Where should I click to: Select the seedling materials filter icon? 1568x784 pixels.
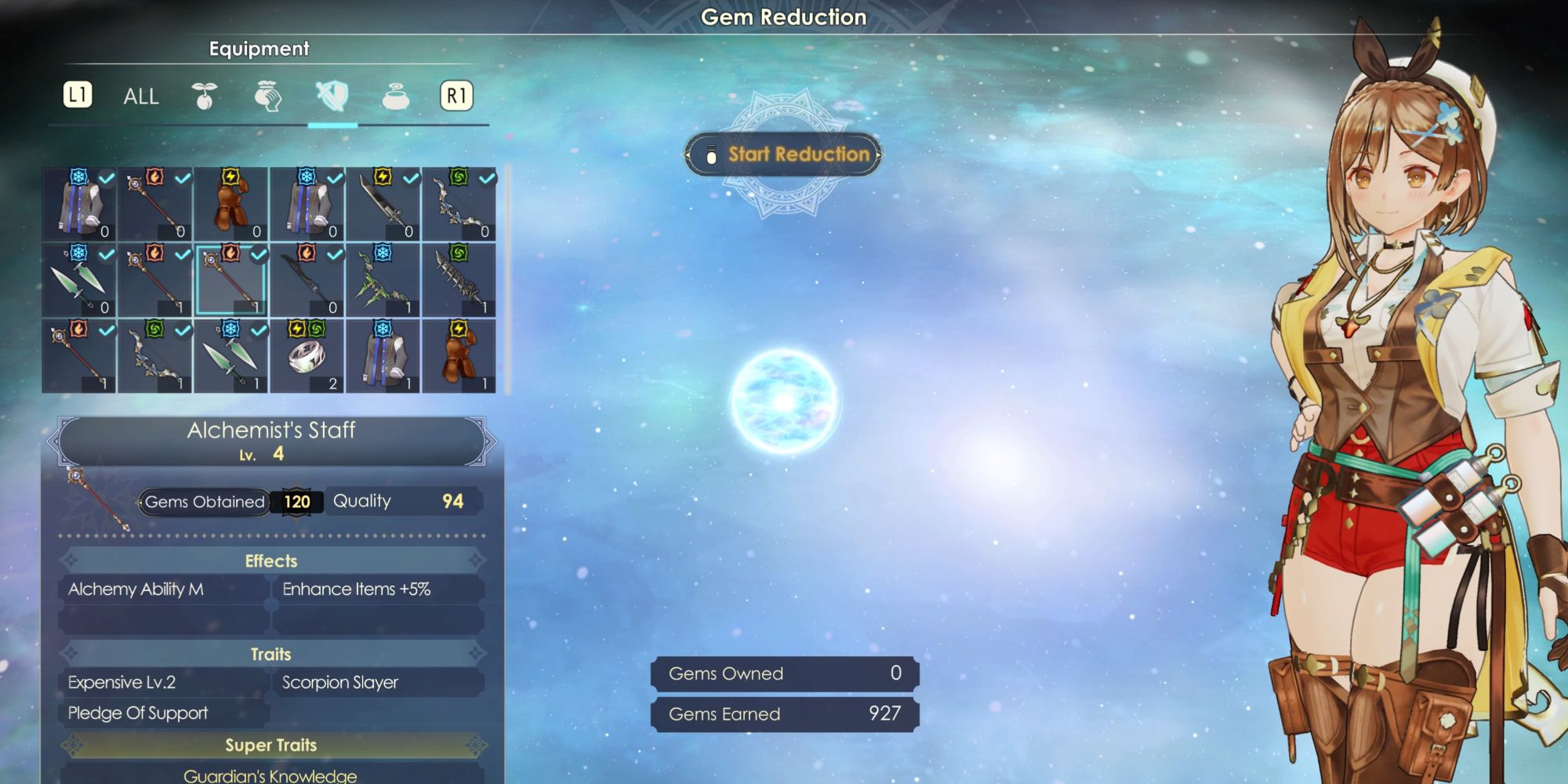204,96
